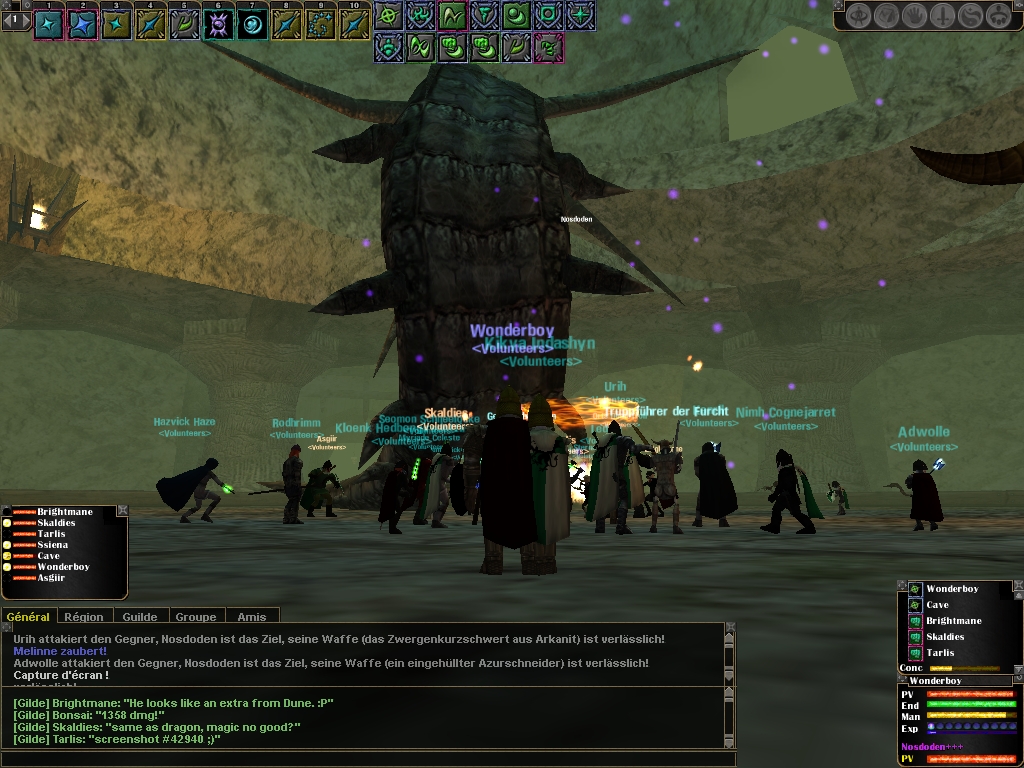This screenshot has height=768, width=1024.
Task: Activate the purple spiked orb in hotbar slot 6
Action: pos(219,25)
